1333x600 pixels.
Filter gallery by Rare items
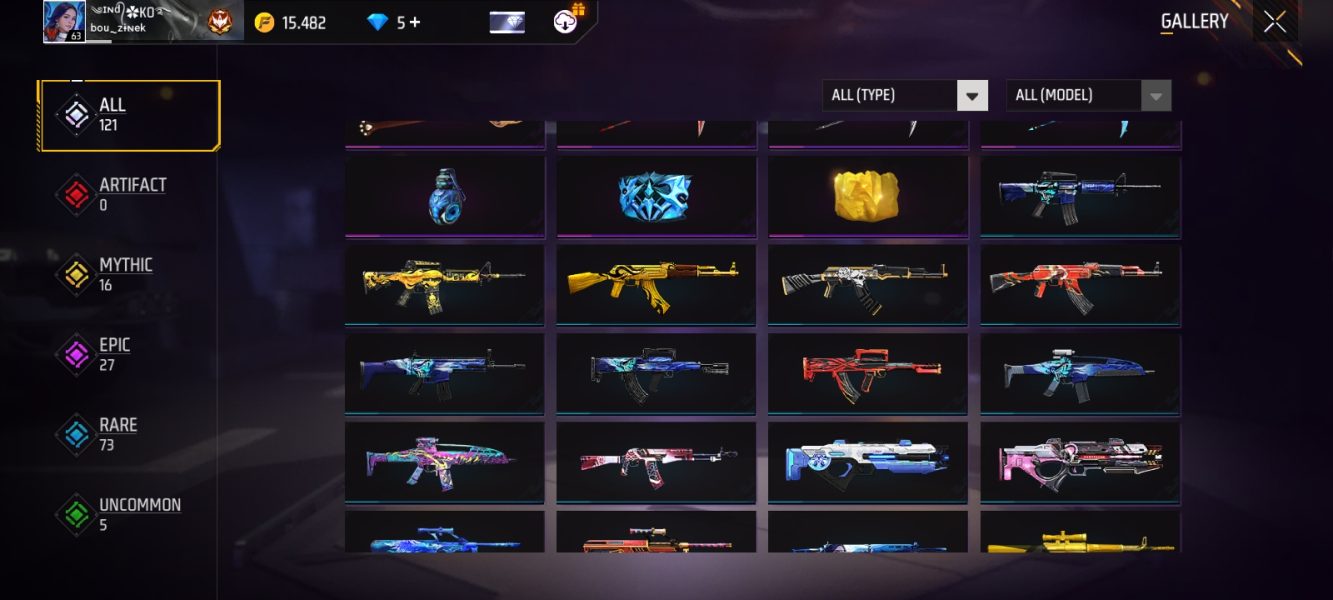129,435
